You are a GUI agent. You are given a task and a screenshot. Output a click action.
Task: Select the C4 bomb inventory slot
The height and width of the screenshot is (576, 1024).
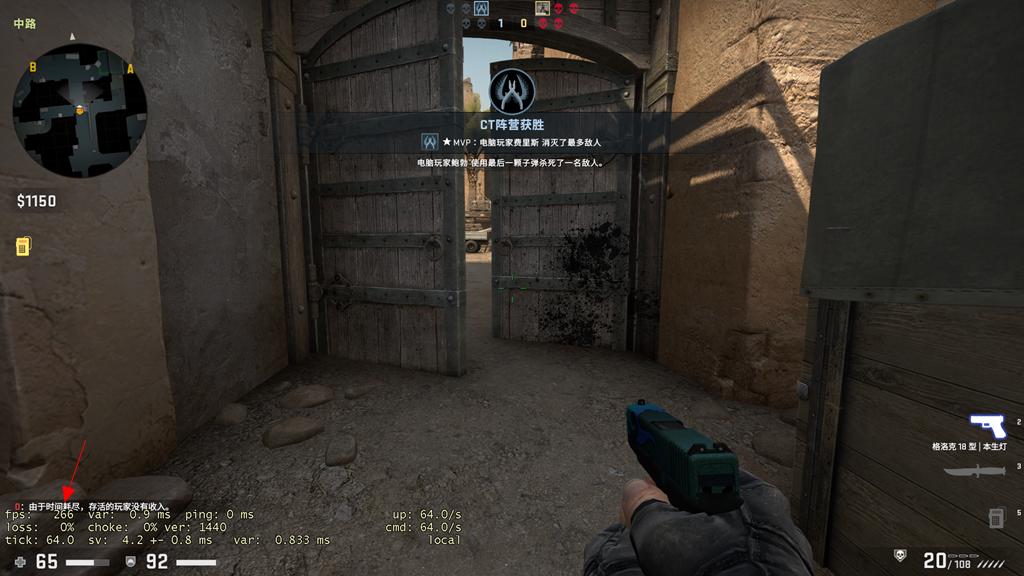click(996, 517)
